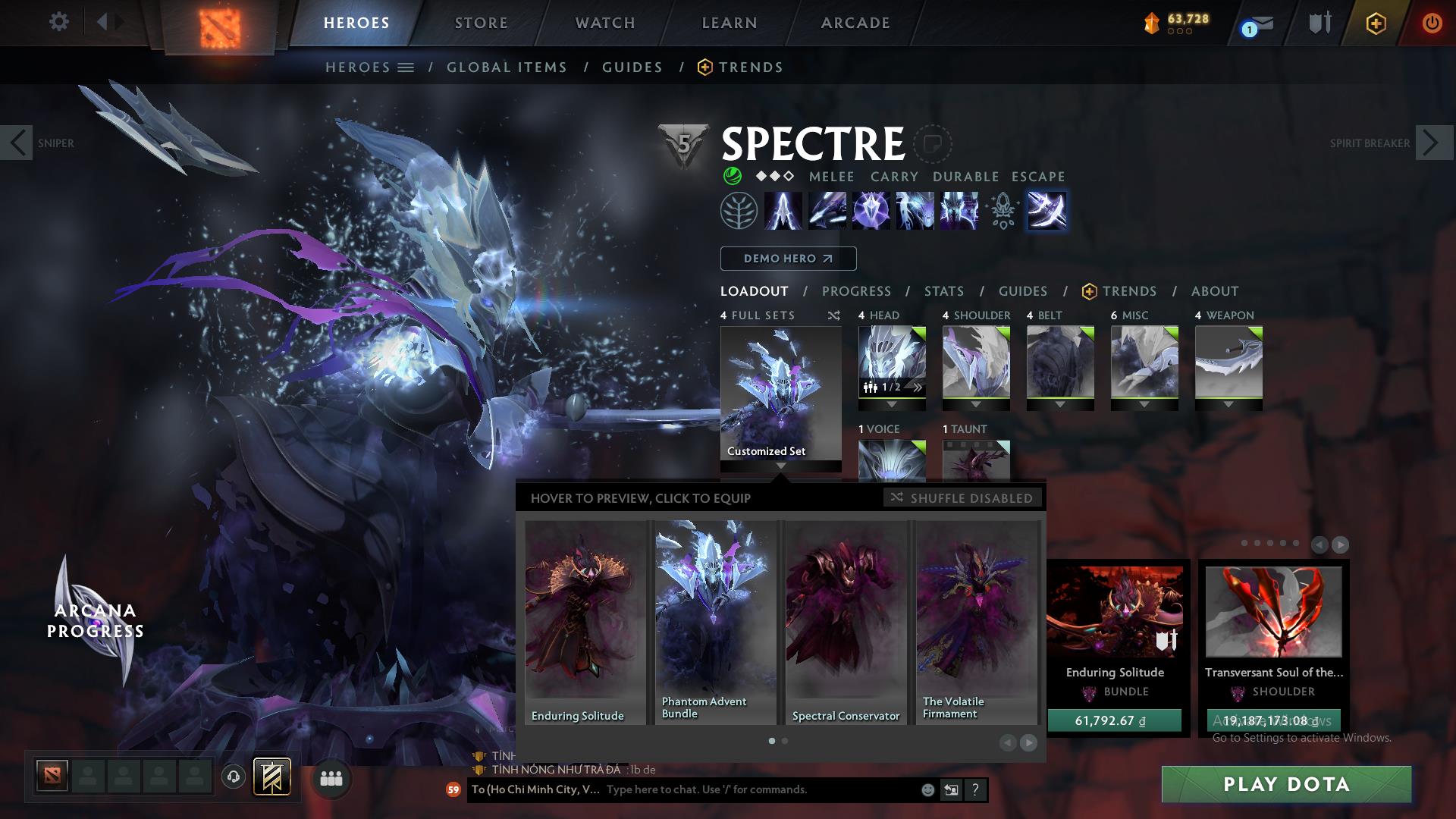Expand the Head slot dropdown arrow
The image size is (1456, 819).
coord(892,406)
